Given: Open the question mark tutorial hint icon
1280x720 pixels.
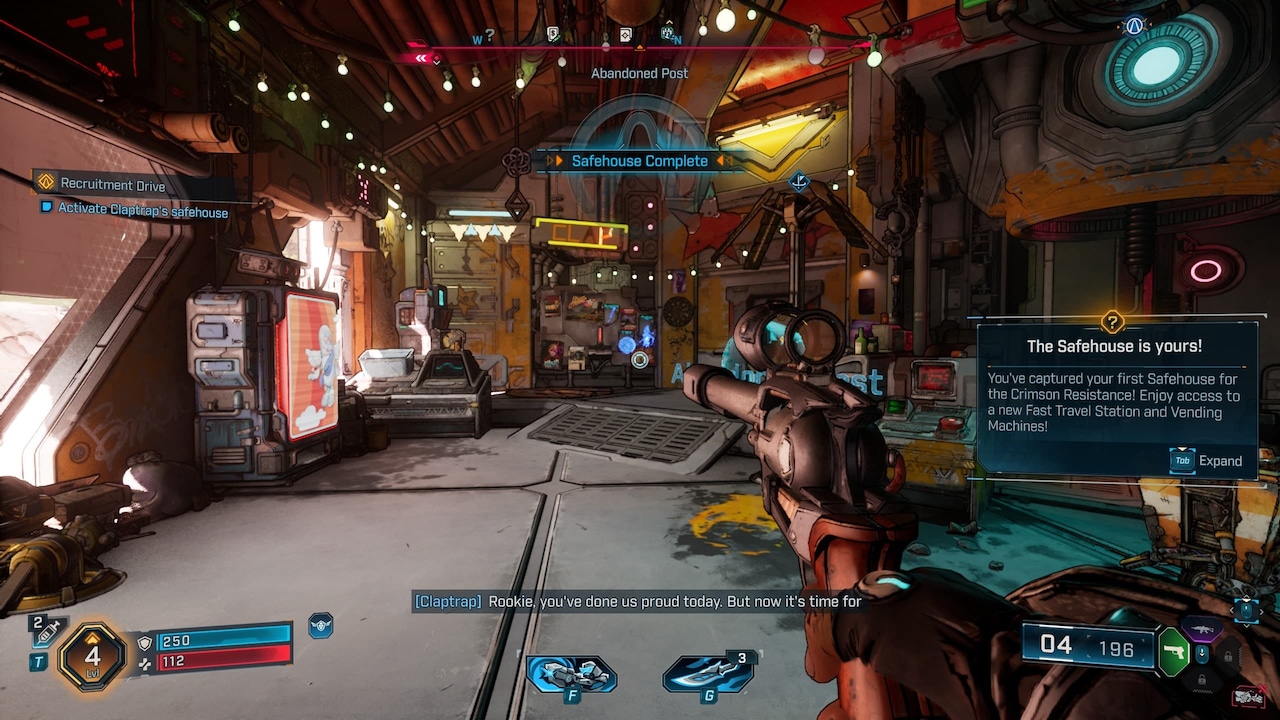Looking at the screenshot, I should pos(1112,322).
